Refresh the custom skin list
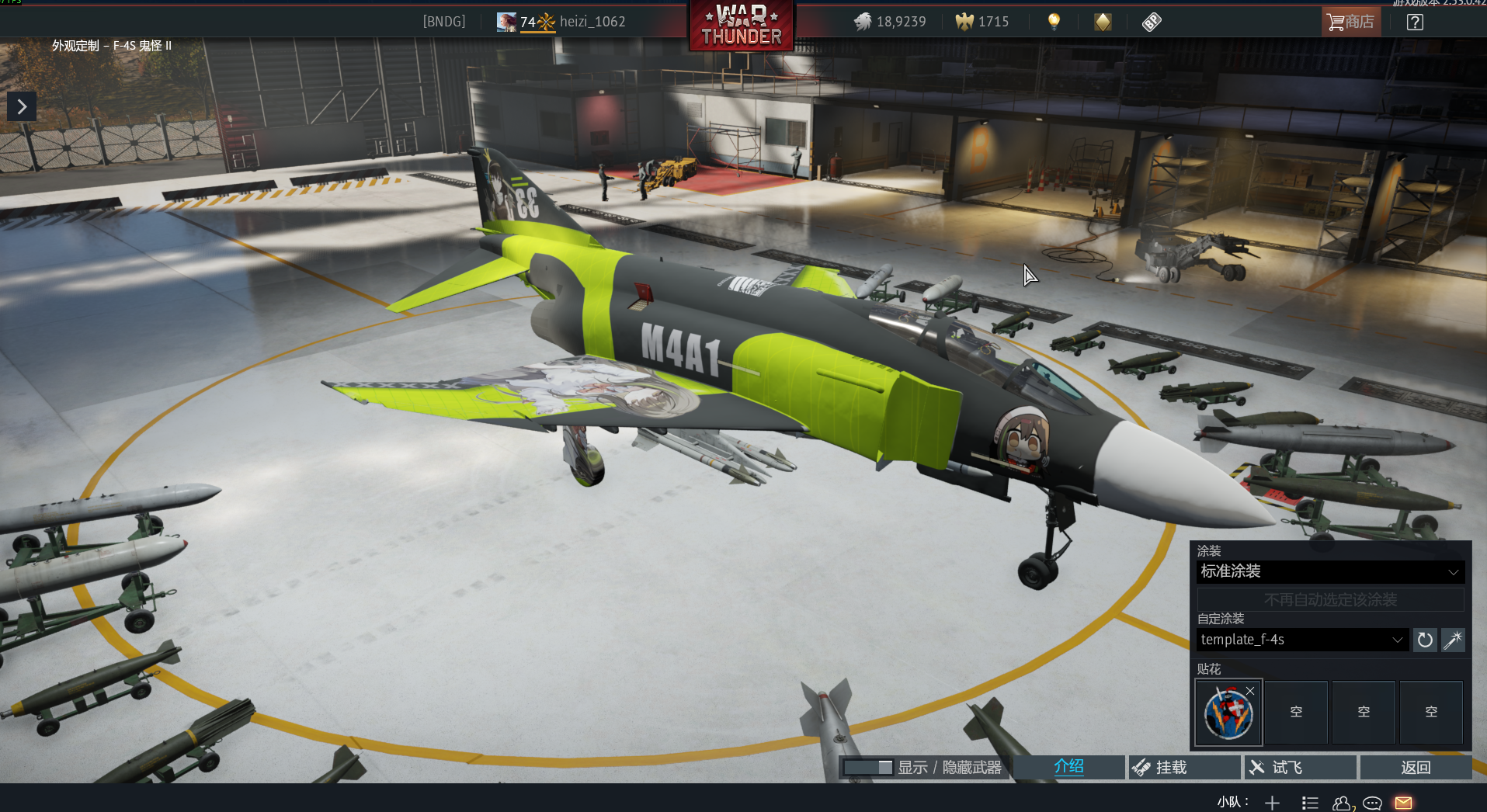The width and height of the screenshot is (1487, 812). [x=1425, y=640]
